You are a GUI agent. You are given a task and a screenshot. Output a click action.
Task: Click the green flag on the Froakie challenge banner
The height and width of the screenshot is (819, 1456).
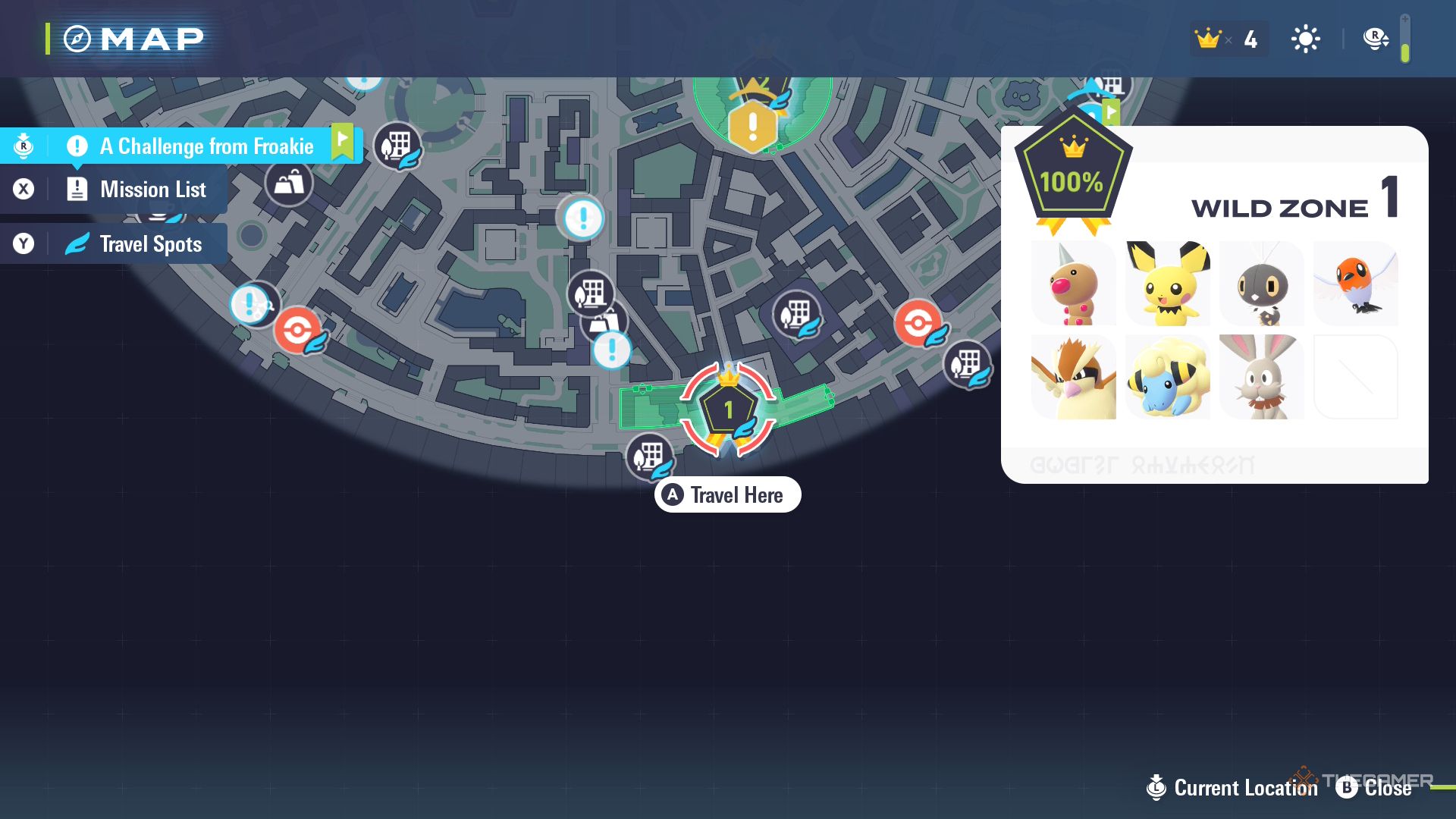pos(343,141)
